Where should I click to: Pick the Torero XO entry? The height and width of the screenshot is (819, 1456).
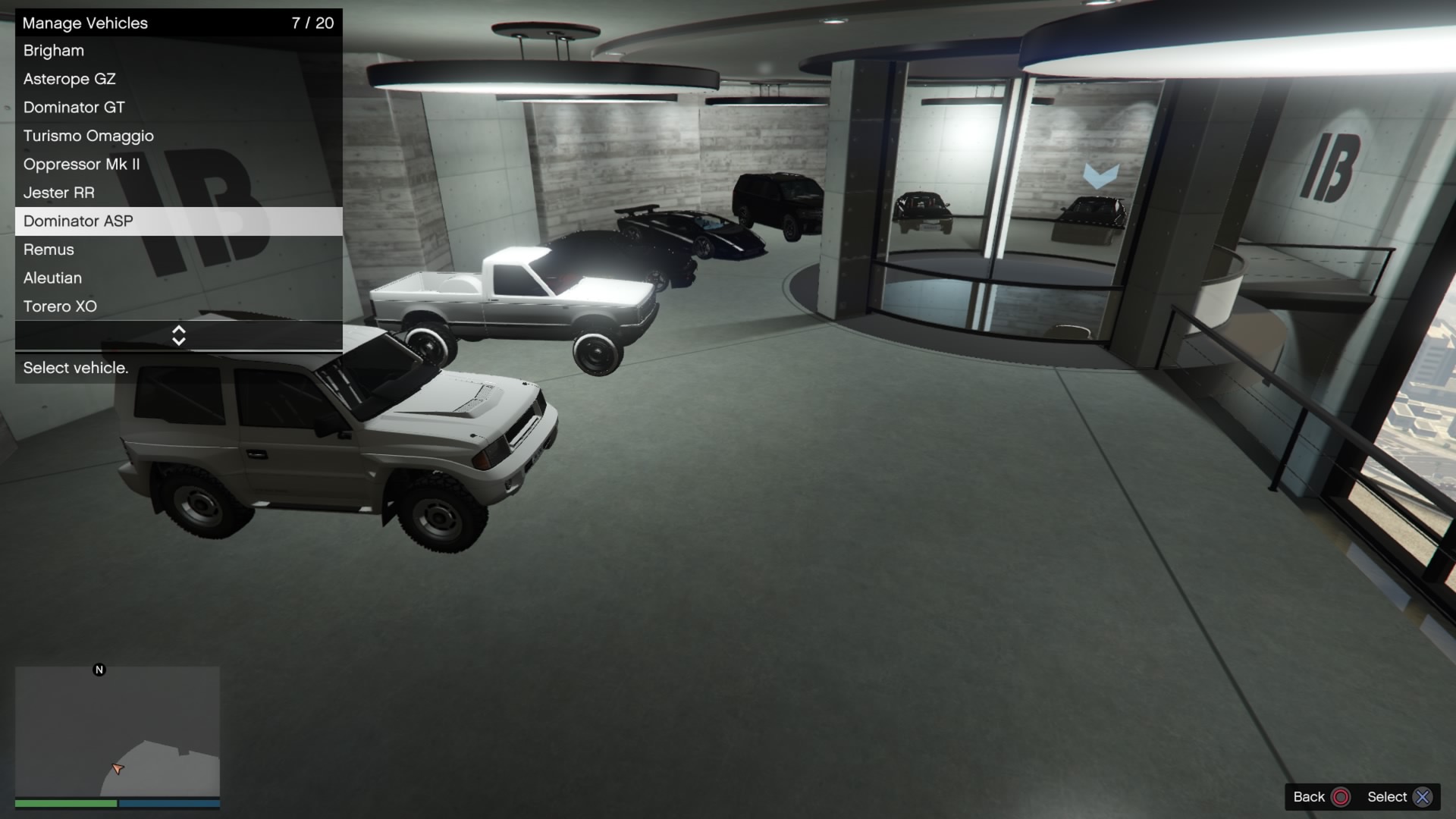coord(178,306)
